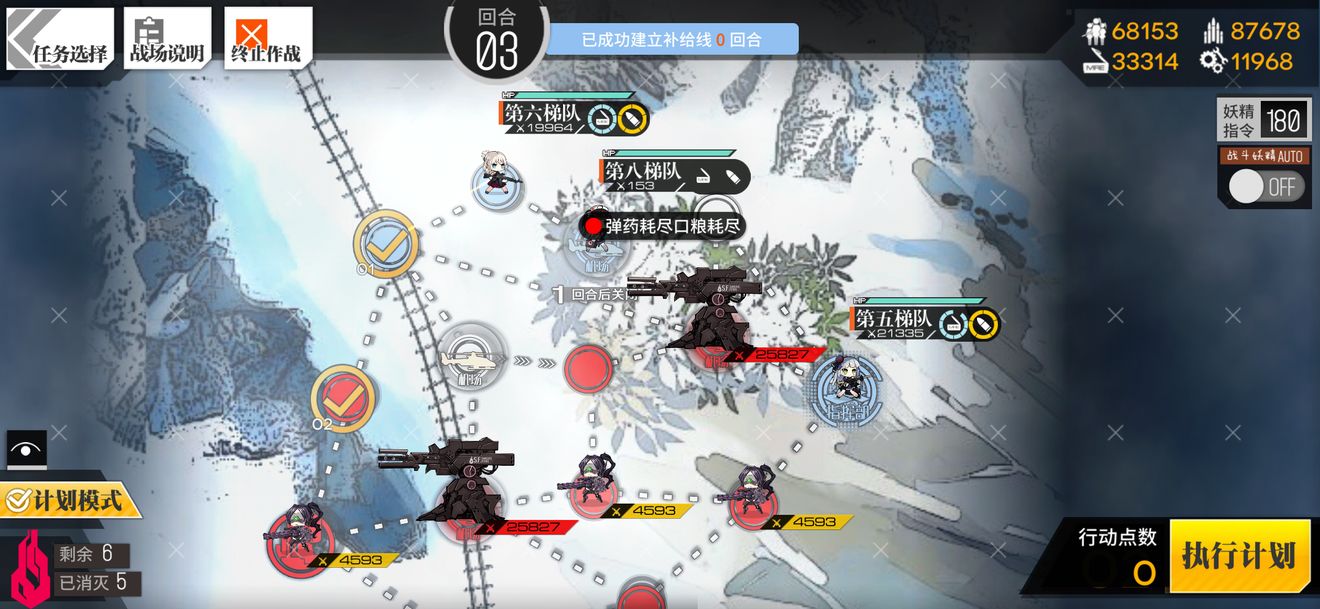The width and height of the screenshot is (1320, 609).
Task: Click 终止作战 to abort the mission
Action: (267, 40)
